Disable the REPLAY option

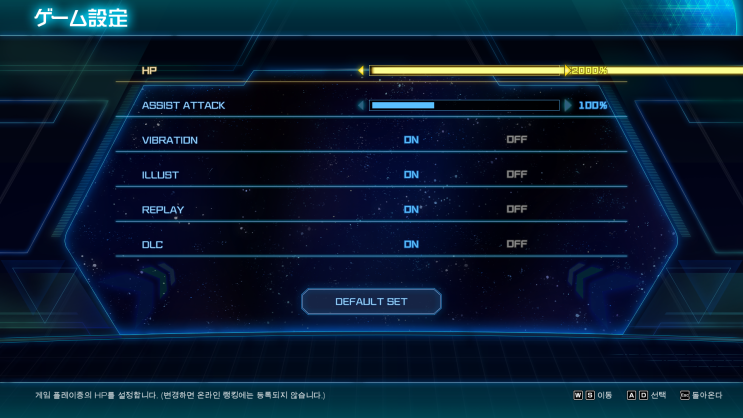point(516,210)
